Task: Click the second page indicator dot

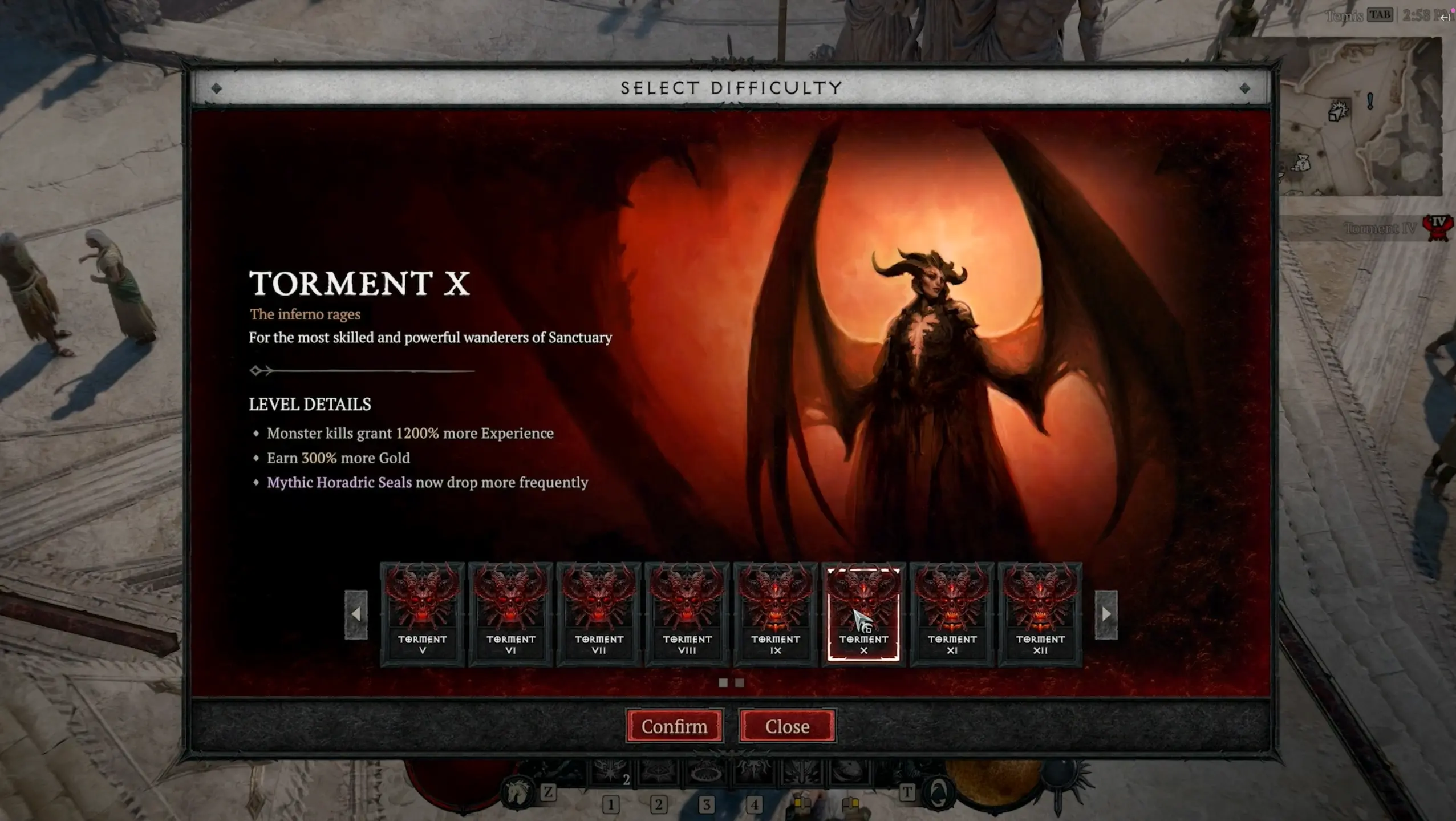Action: click(x=740, y=682)
